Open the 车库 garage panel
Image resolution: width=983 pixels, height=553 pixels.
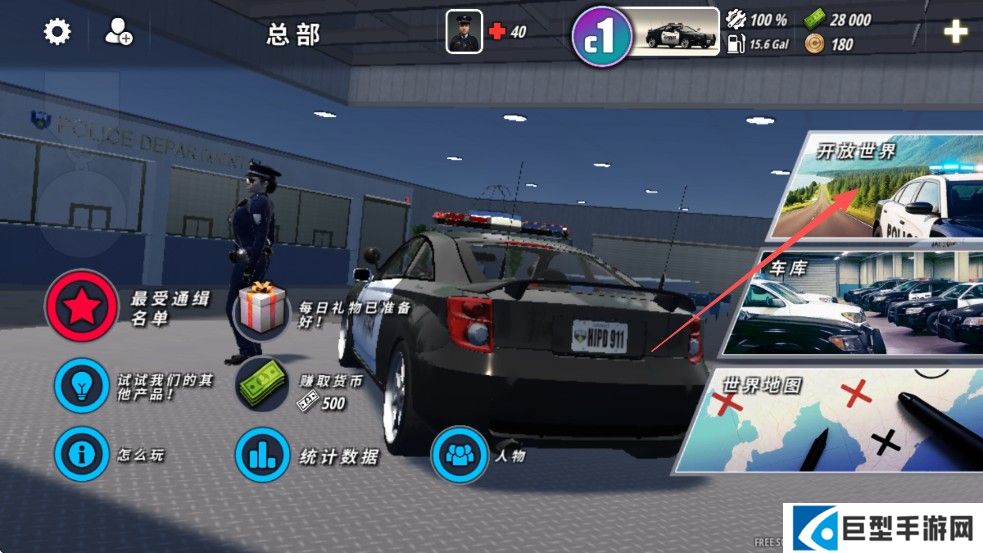[x=860, y=305]
